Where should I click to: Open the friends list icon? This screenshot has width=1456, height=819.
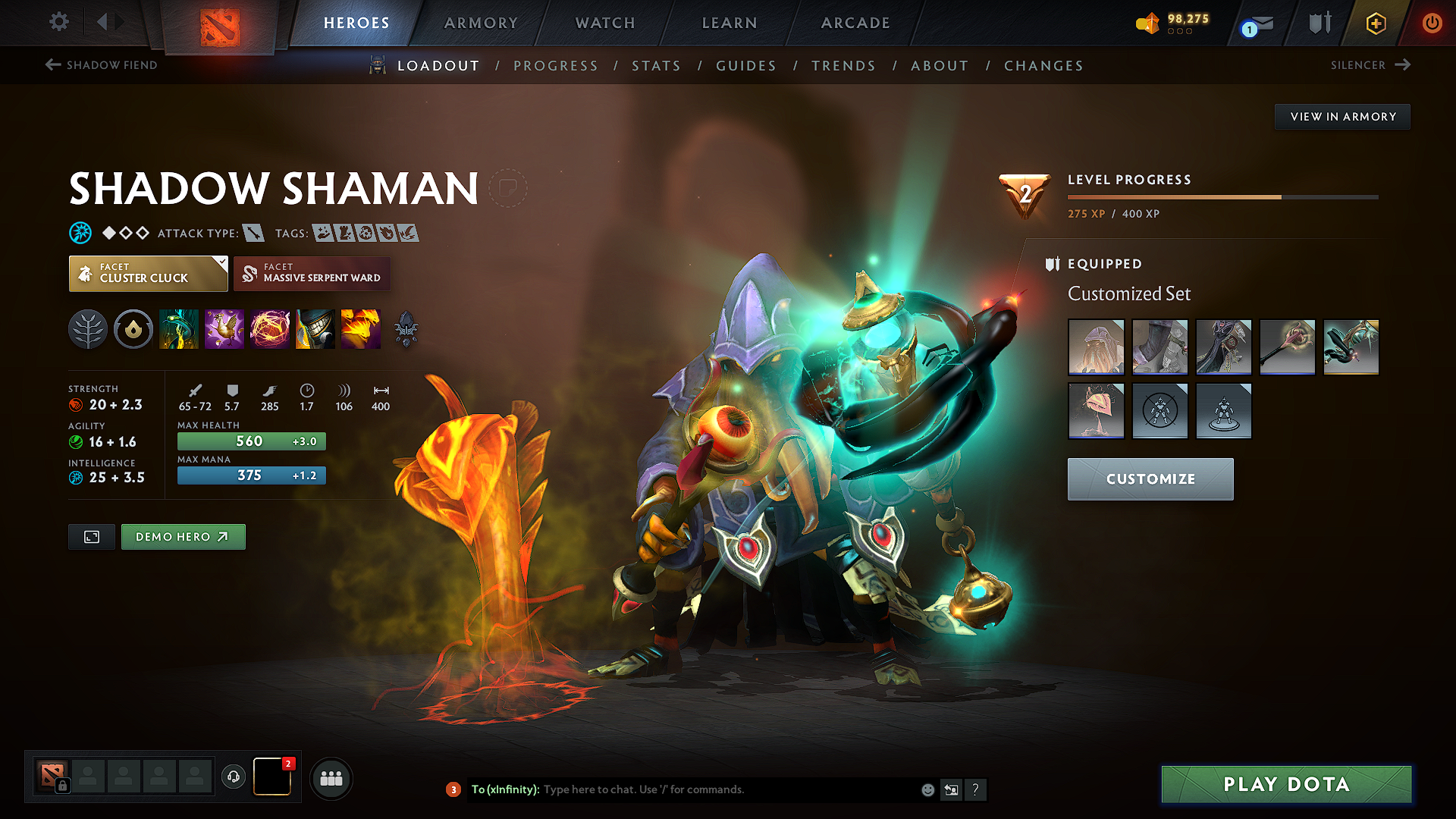coord(331,777)
